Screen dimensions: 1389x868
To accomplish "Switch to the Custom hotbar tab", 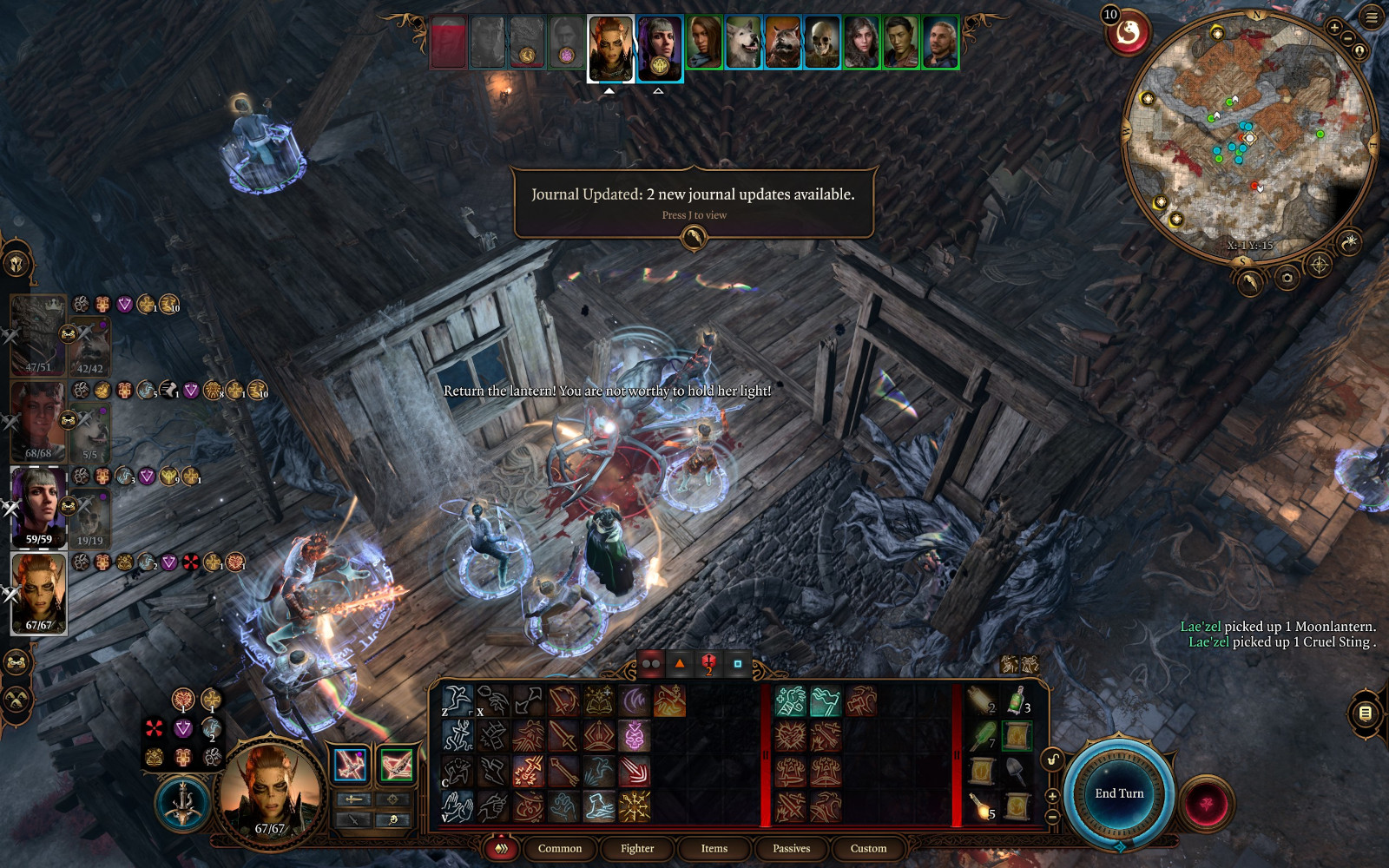I will [868, 848].
